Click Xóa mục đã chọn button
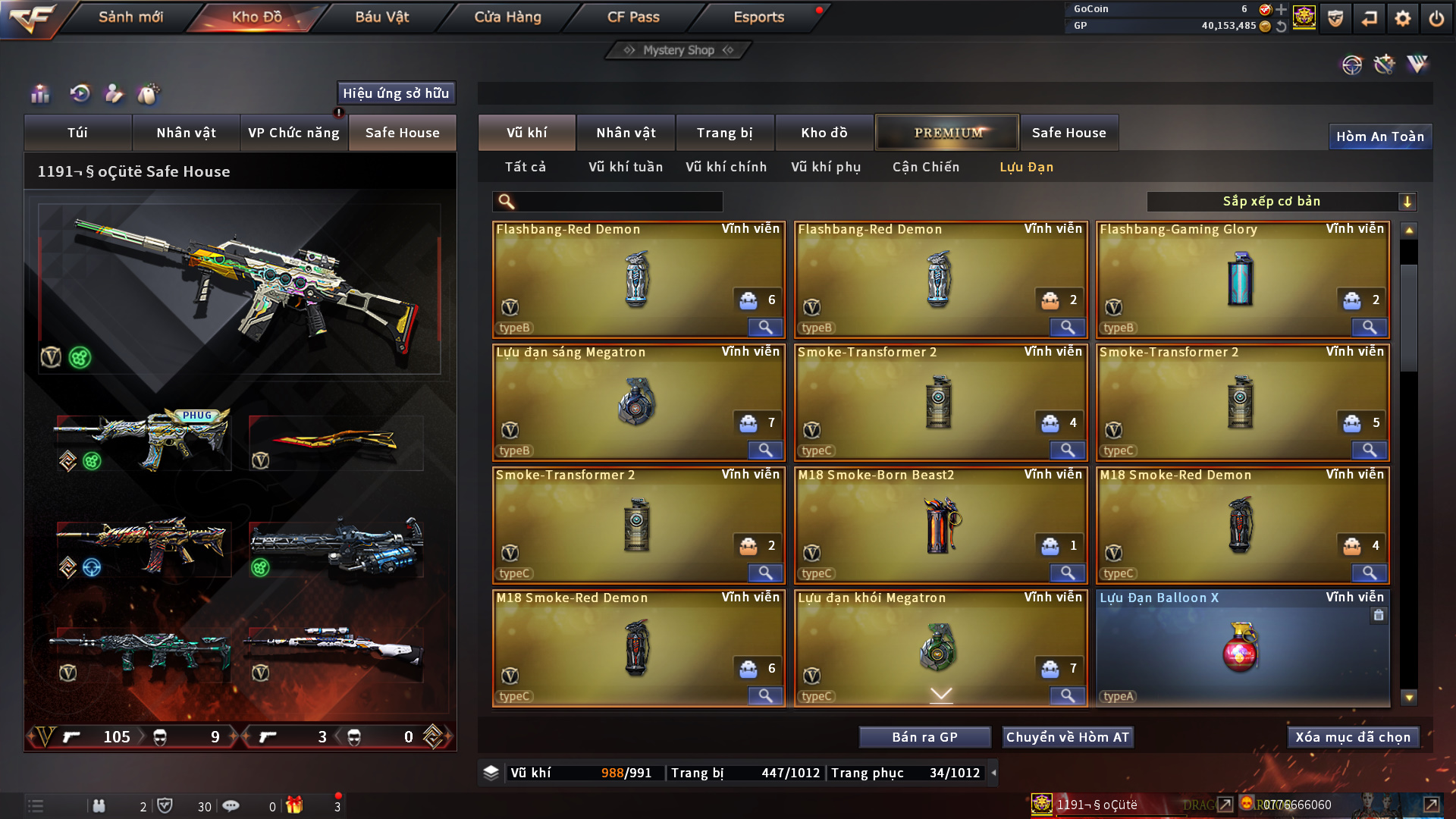This screenshot has width=1456, height=819. (x=1353, y=737)
